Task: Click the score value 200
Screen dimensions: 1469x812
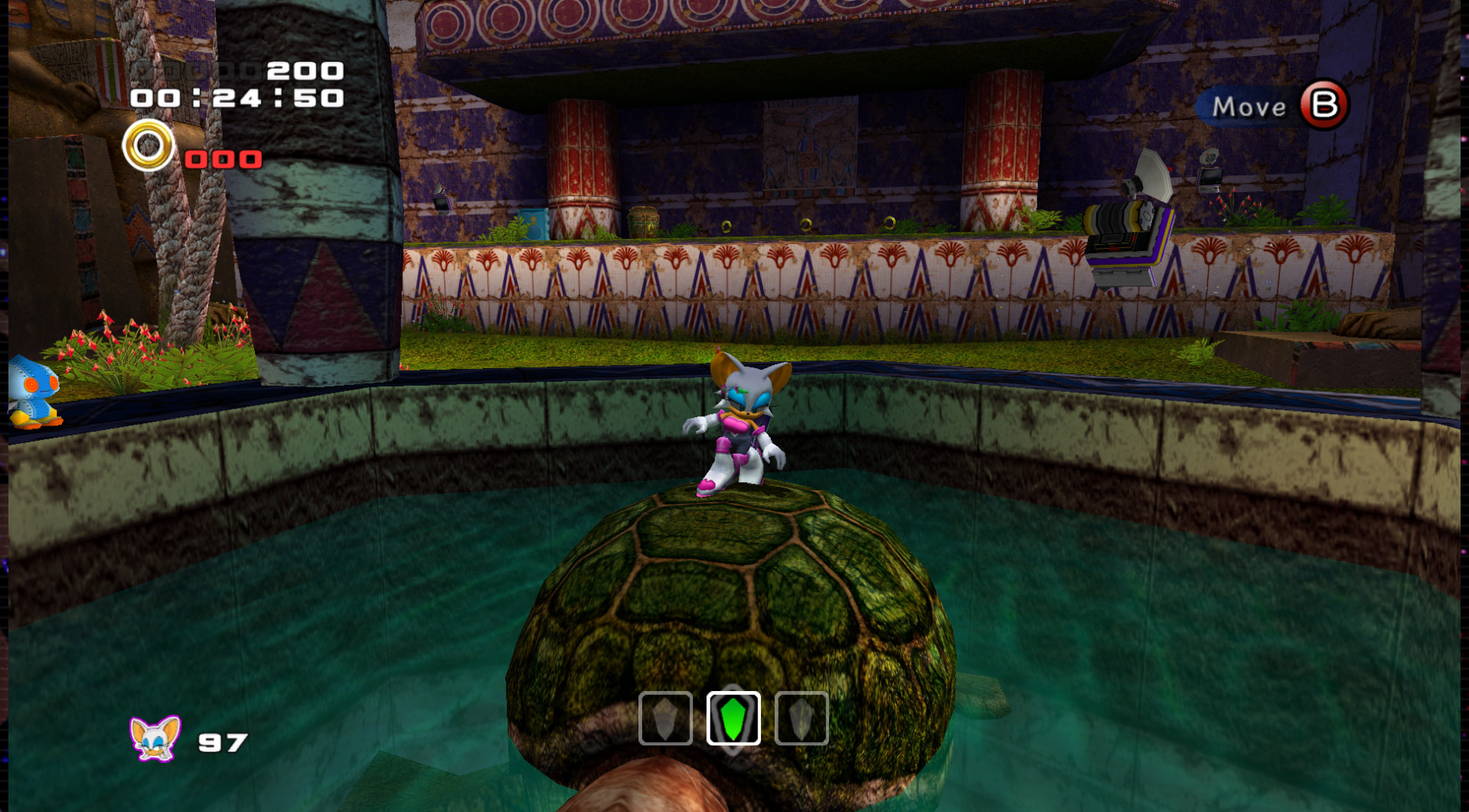Action: pyautogui.click(x=302, y=71)
